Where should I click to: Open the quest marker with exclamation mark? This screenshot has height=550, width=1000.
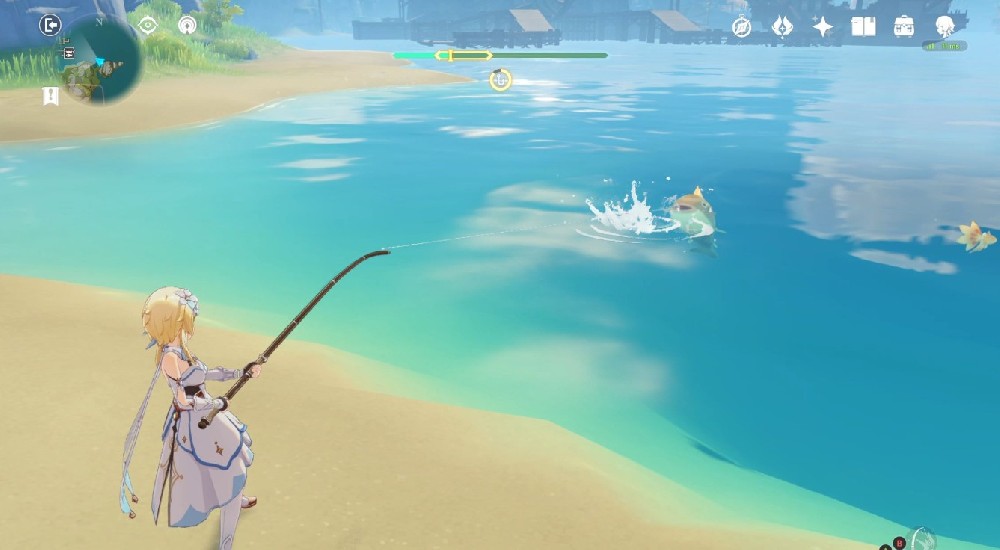coord(50,96)
